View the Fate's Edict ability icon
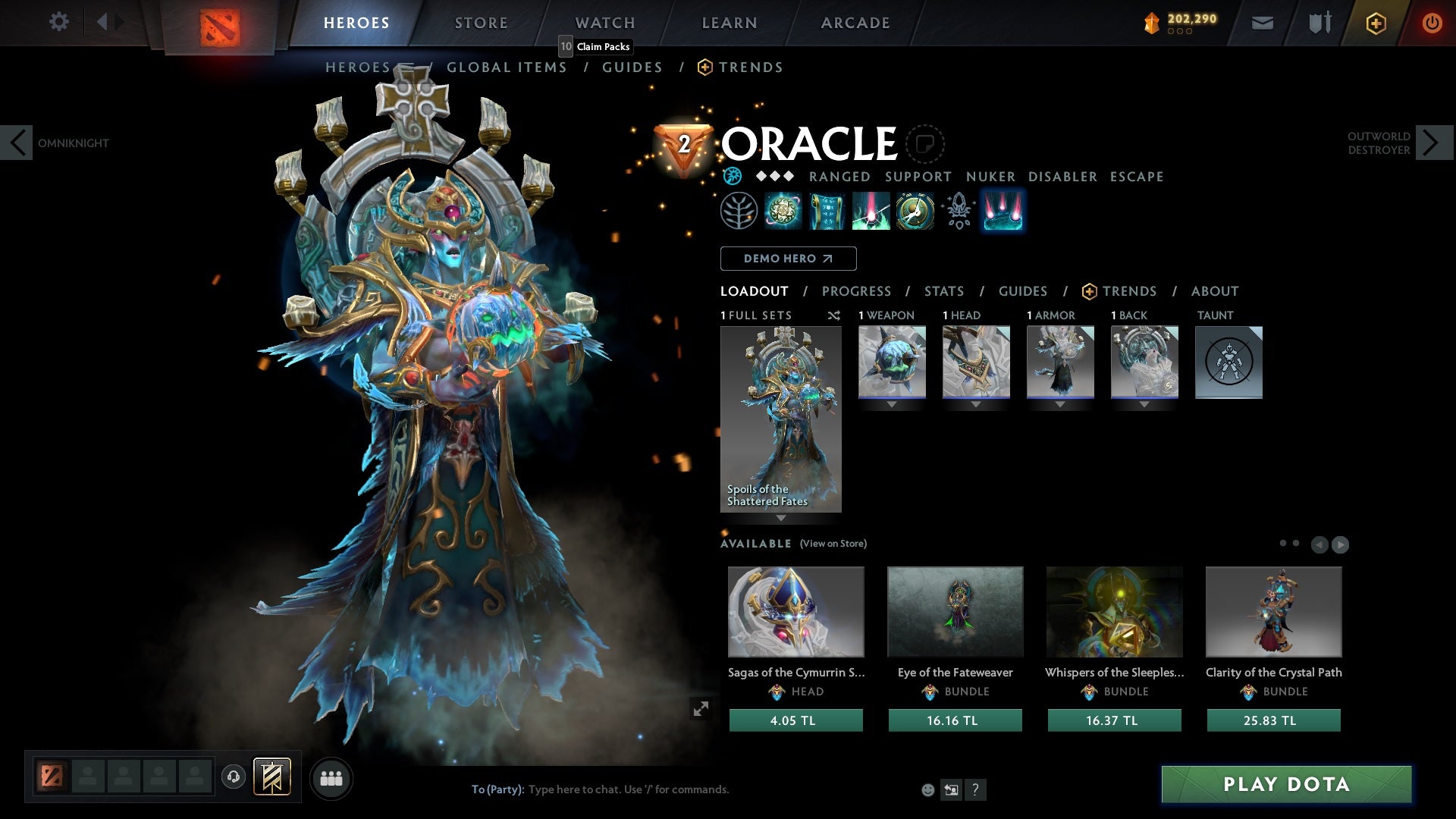 click(x=827, y=210)
